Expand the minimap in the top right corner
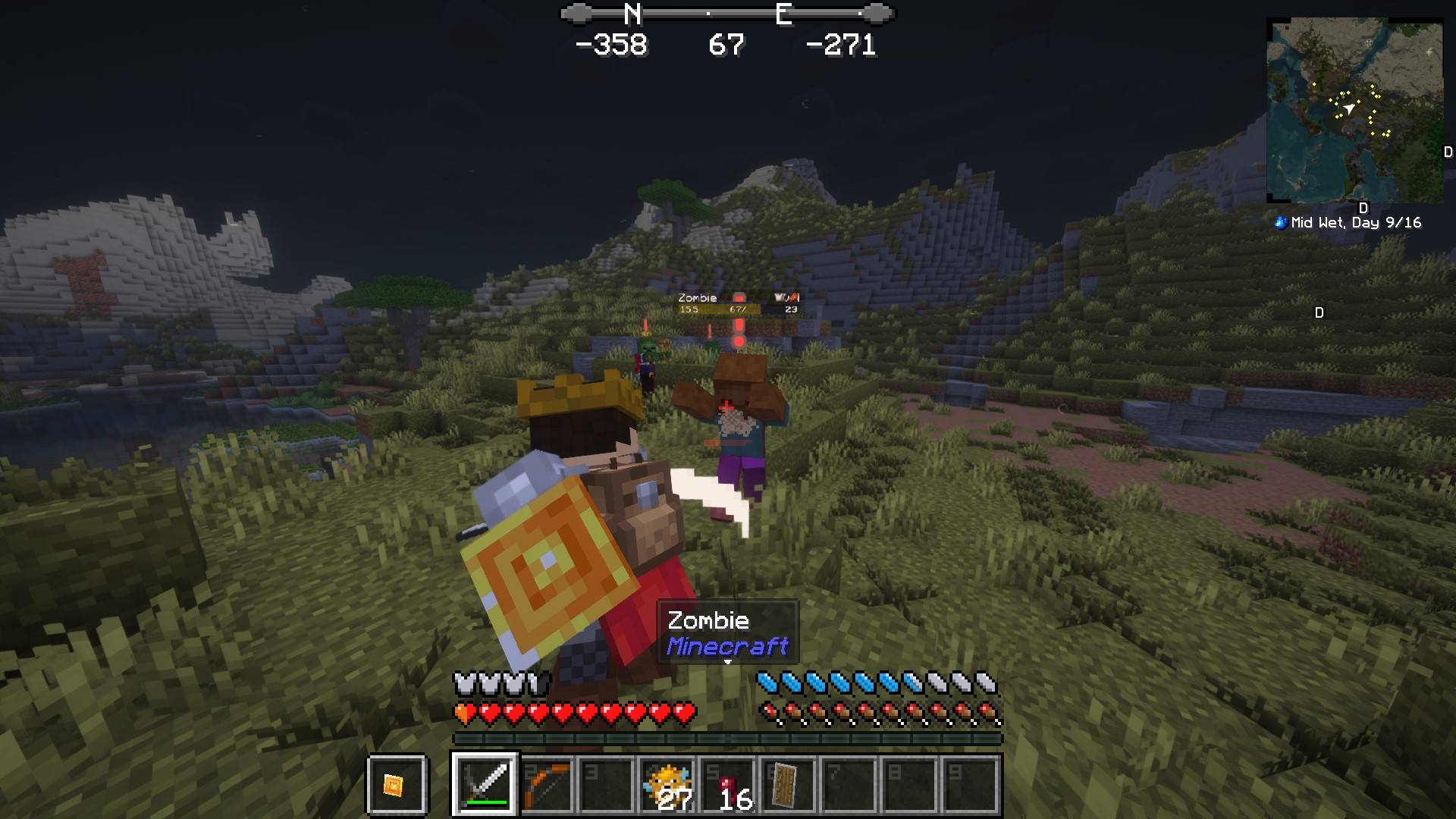The height and width of the screenshot is (819, 1456). tap(1357, 110)
